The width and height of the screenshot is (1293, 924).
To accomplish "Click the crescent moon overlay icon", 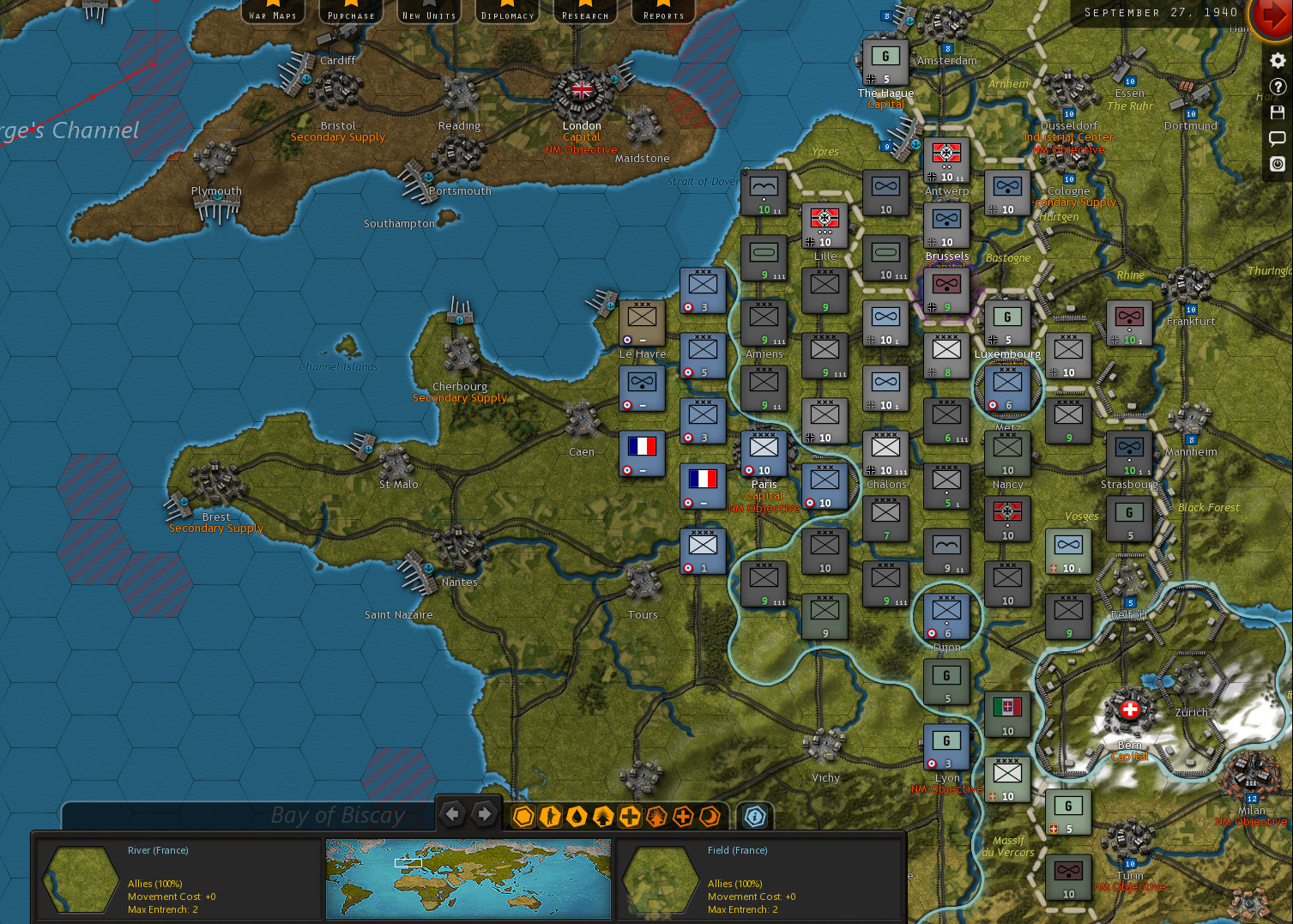I will point(710,817).
